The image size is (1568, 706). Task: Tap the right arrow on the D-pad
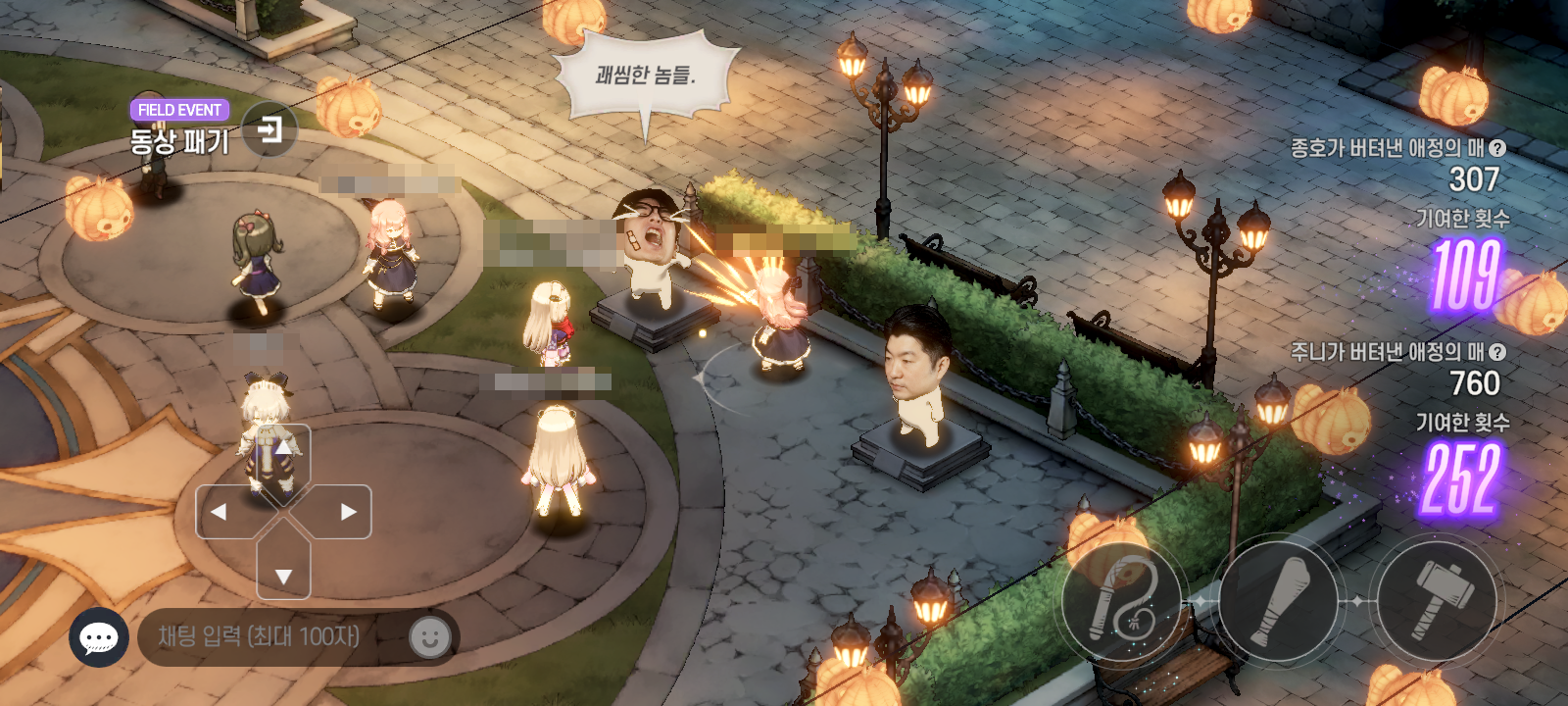[347, 512]
